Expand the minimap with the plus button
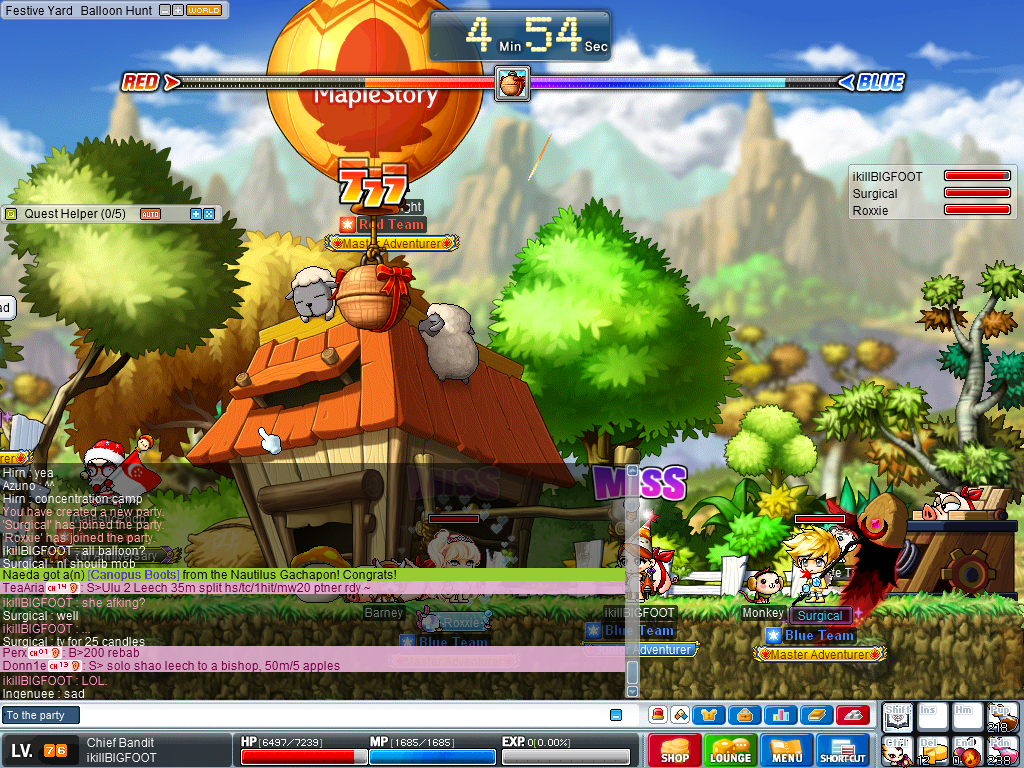 [178, 11]
